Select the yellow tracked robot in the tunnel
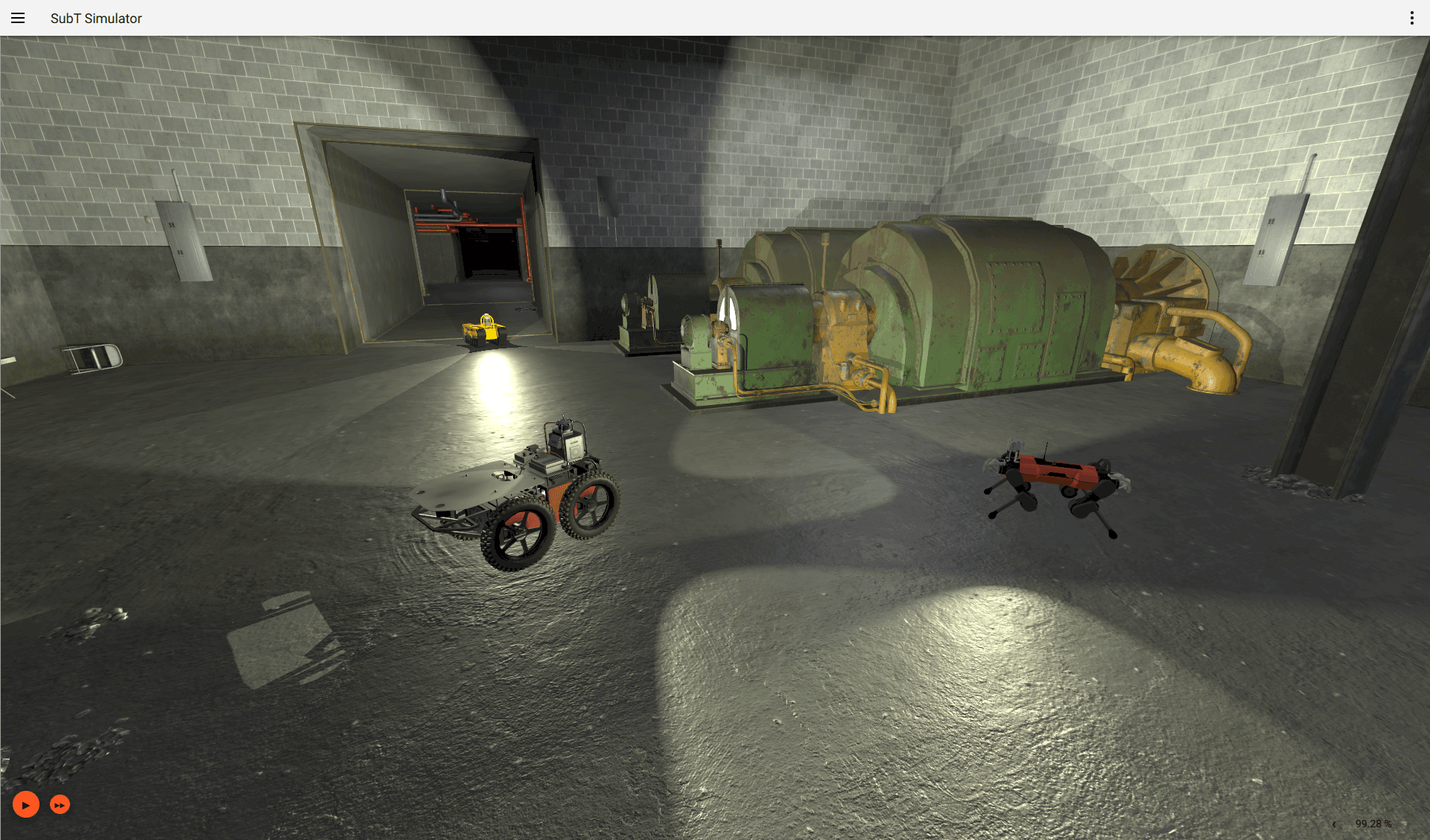 click(x=484, y=331)
